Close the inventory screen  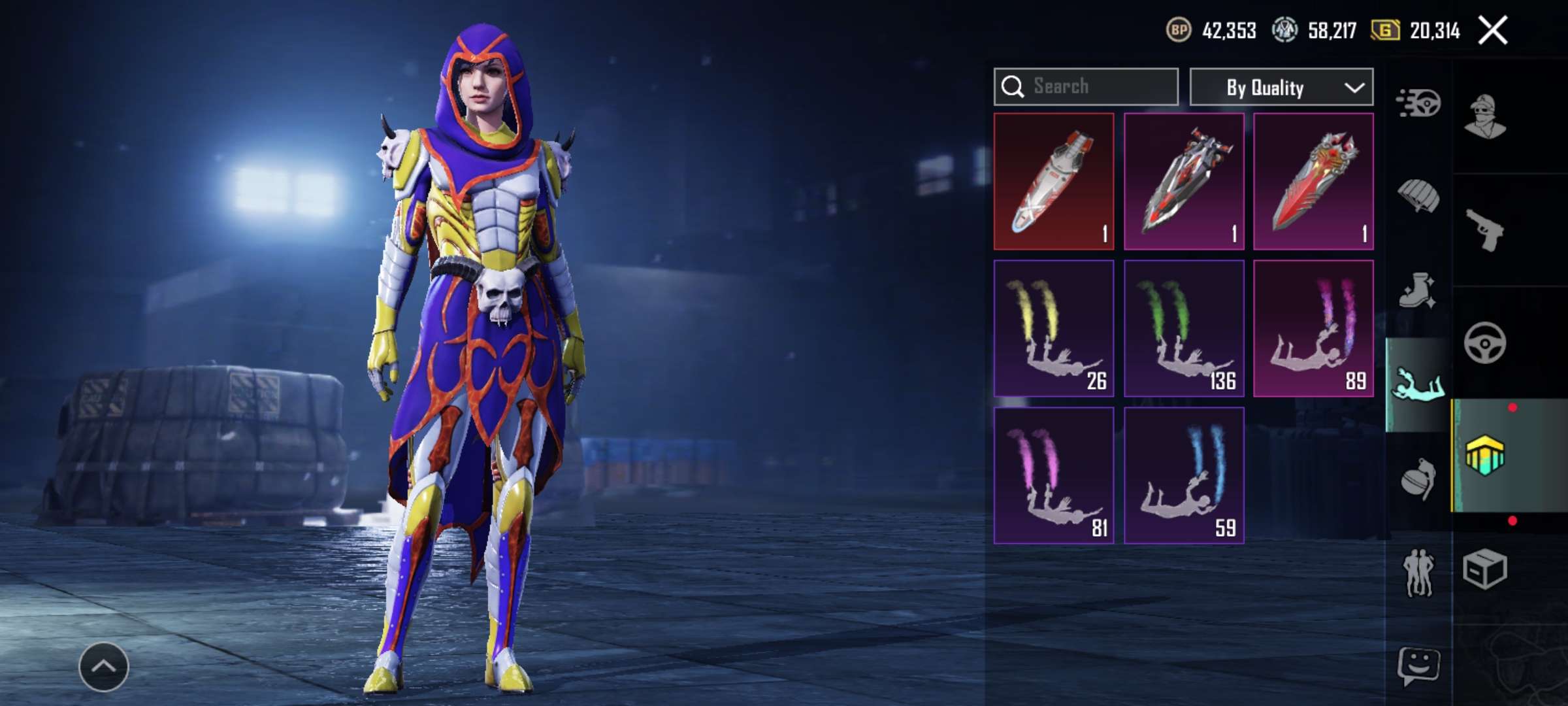click(x=1493, y=31)
